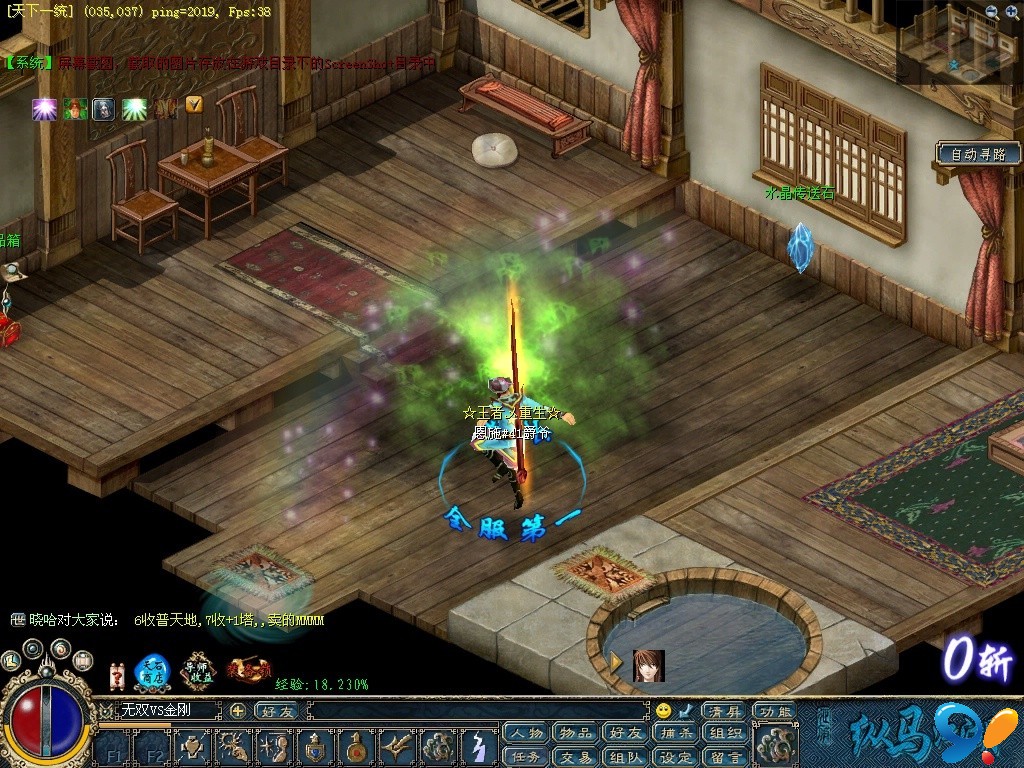Open the 物品 inventory panel
1024x768 pixels.
(x=575, y=733)
